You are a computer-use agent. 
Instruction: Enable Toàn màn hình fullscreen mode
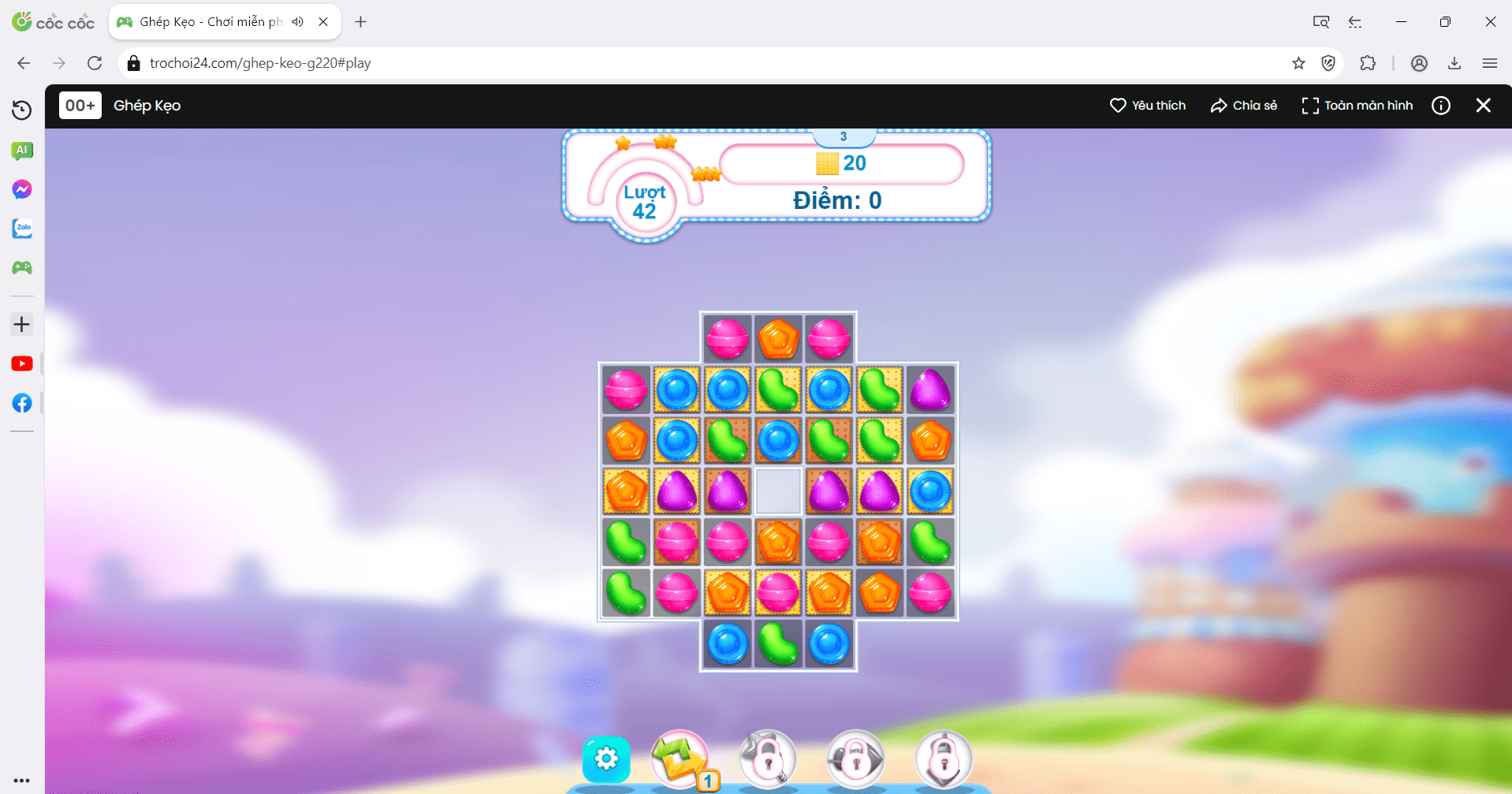tap(1356, 105)
